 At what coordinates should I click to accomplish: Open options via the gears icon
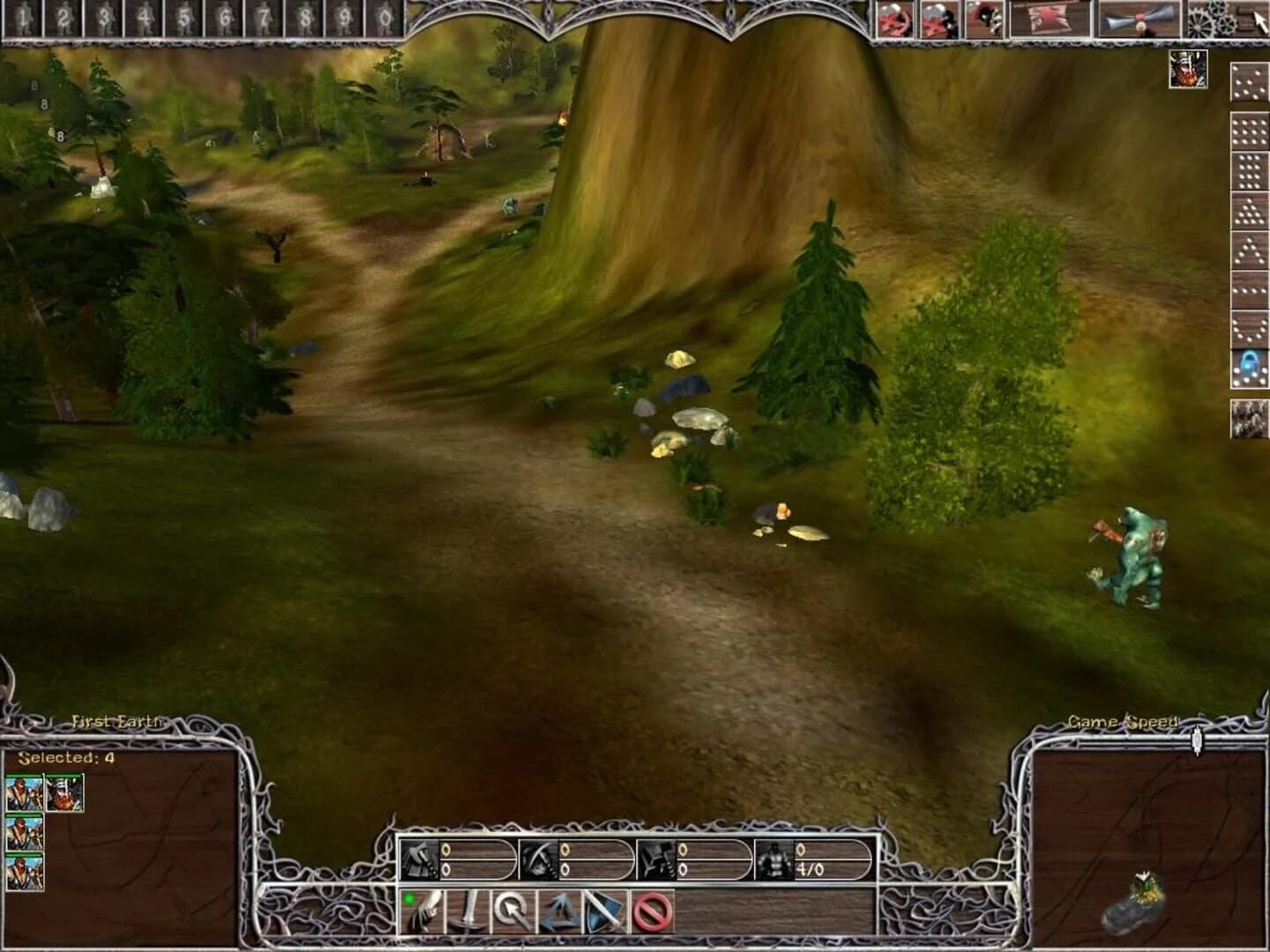point(1214,18)
